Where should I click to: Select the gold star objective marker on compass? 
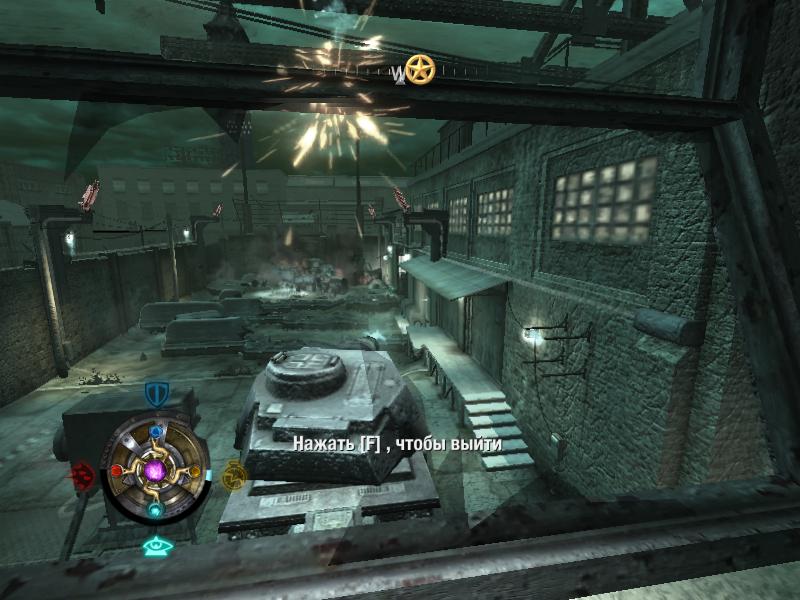point(420,69)
